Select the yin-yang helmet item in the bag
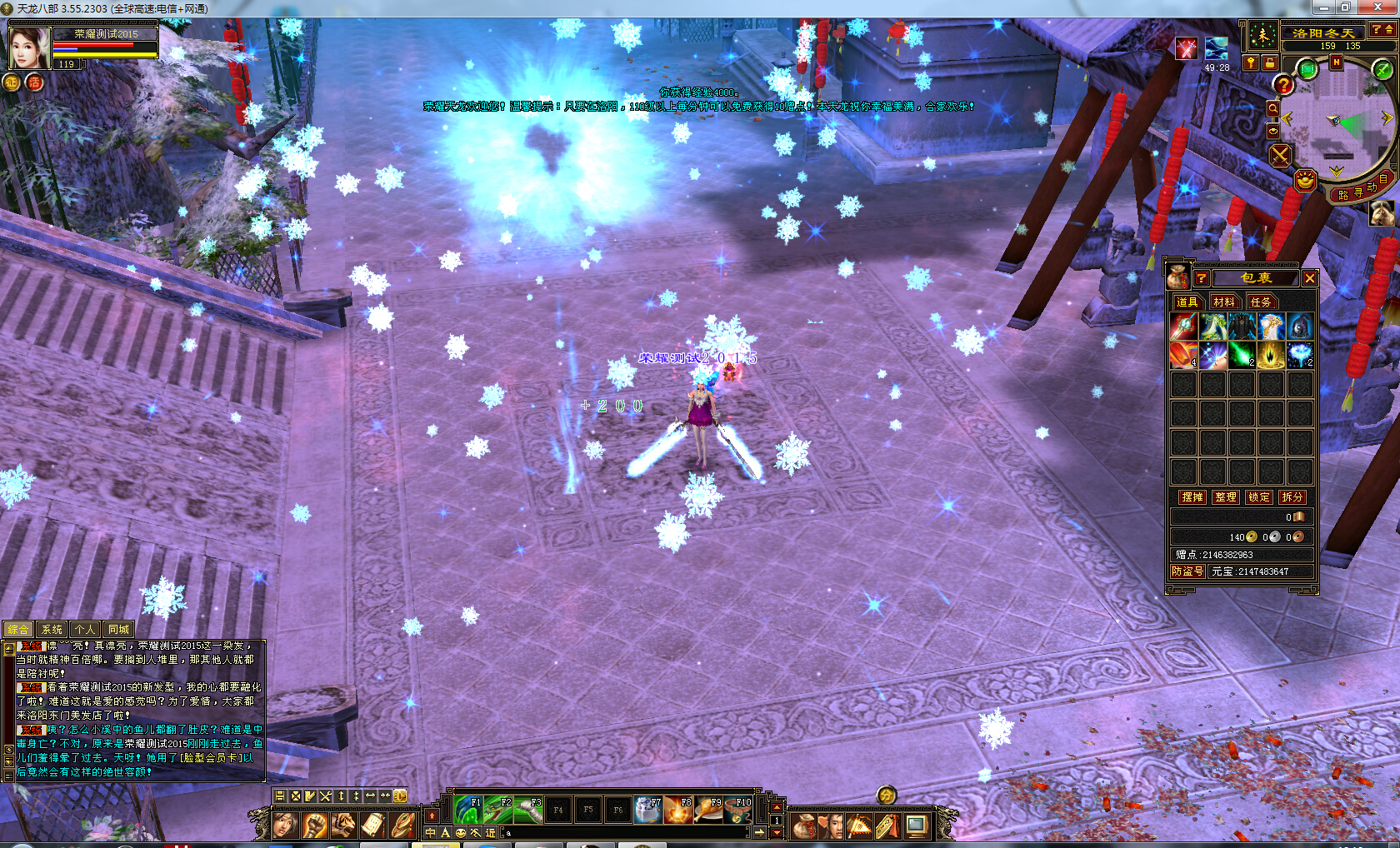The image size is (1400, 848). [x=1298, y=327]
